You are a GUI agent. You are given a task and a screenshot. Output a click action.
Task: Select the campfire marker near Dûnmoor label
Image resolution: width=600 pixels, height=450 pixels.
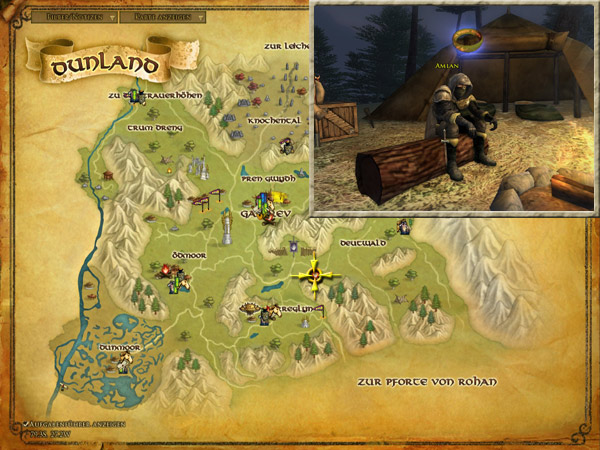coord(163,270)
